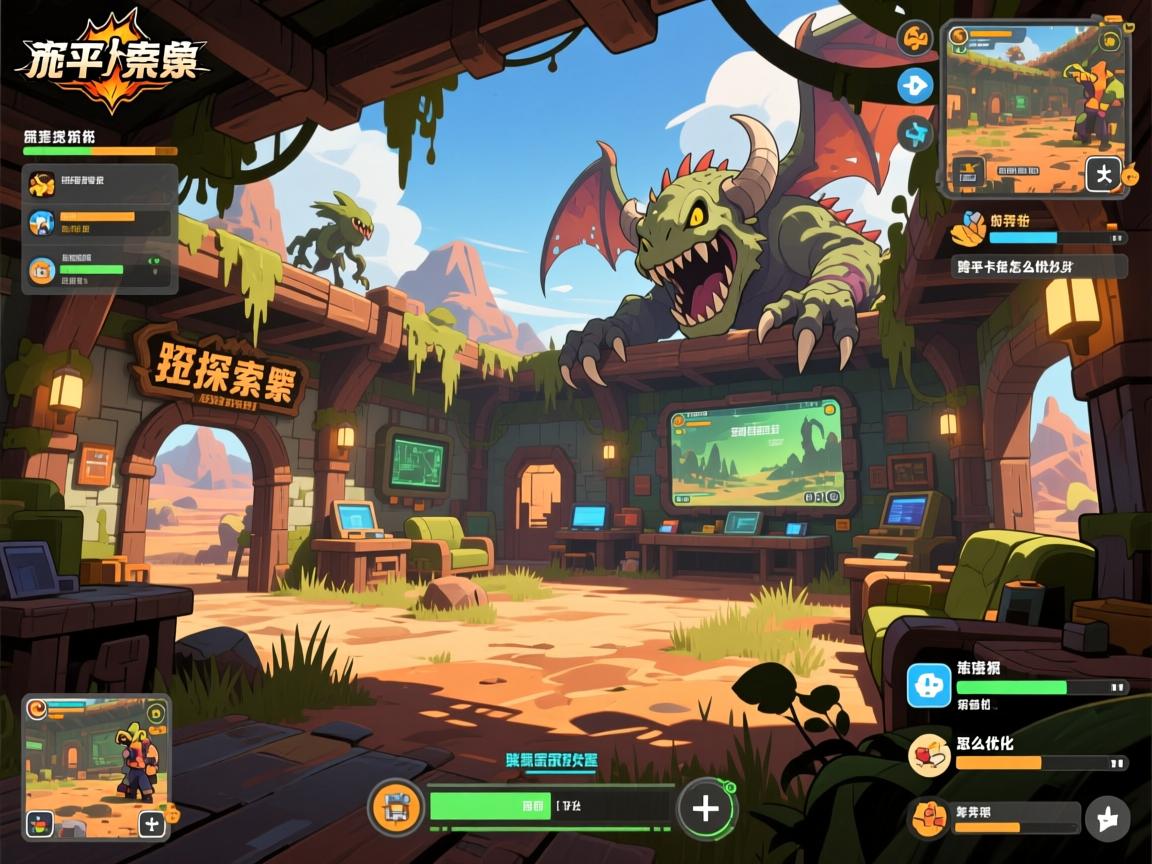Image resolution: width=1152 pixels, height=864 pixels.
Task: Click the plus button on bottom-left preview
Action: tap(152, 824)
